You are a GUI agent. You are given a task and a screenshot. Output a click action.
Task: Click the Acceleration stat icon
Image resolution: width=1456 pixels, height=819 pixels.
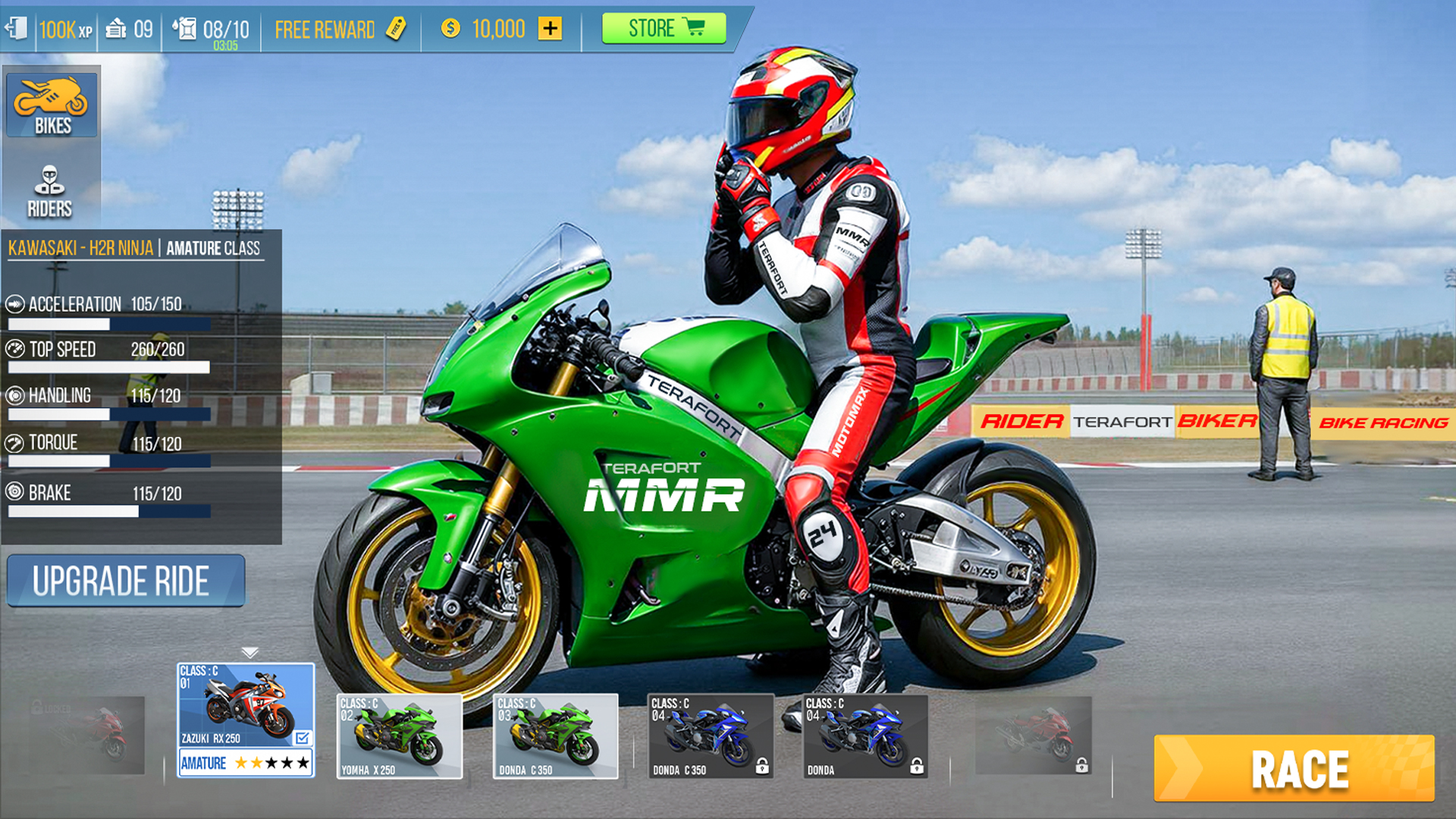(15, 304)
